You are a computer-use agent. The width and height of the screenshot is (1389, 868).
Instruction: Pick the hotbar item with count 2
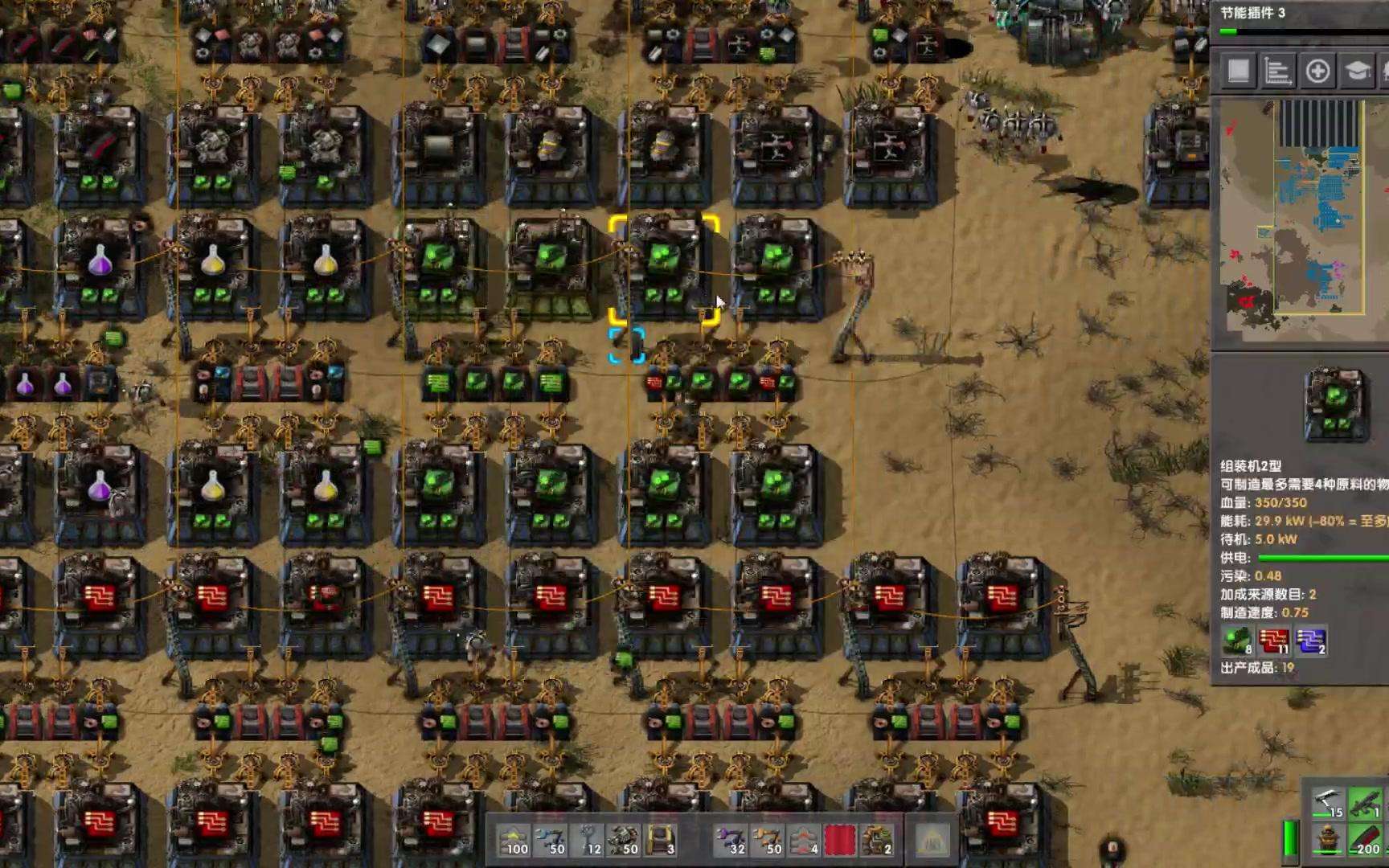[x=878, y=841]
